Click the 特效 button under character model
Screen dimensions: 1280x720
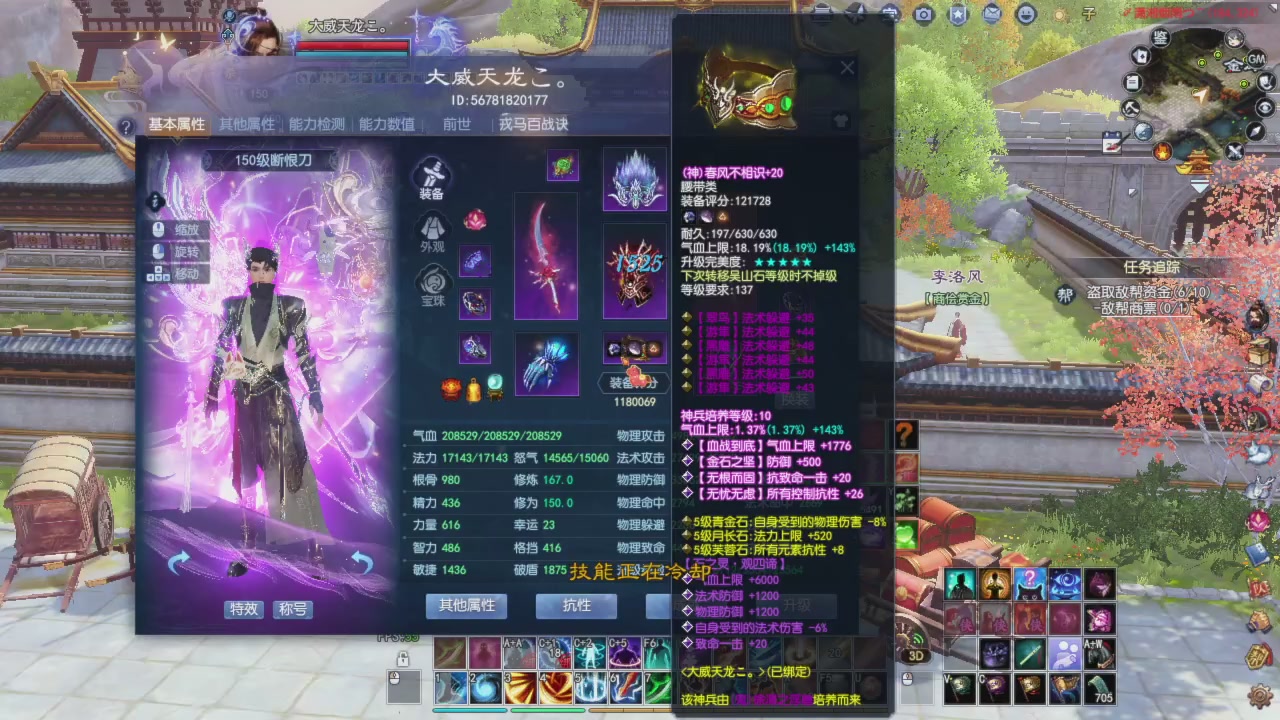point(243,610)
